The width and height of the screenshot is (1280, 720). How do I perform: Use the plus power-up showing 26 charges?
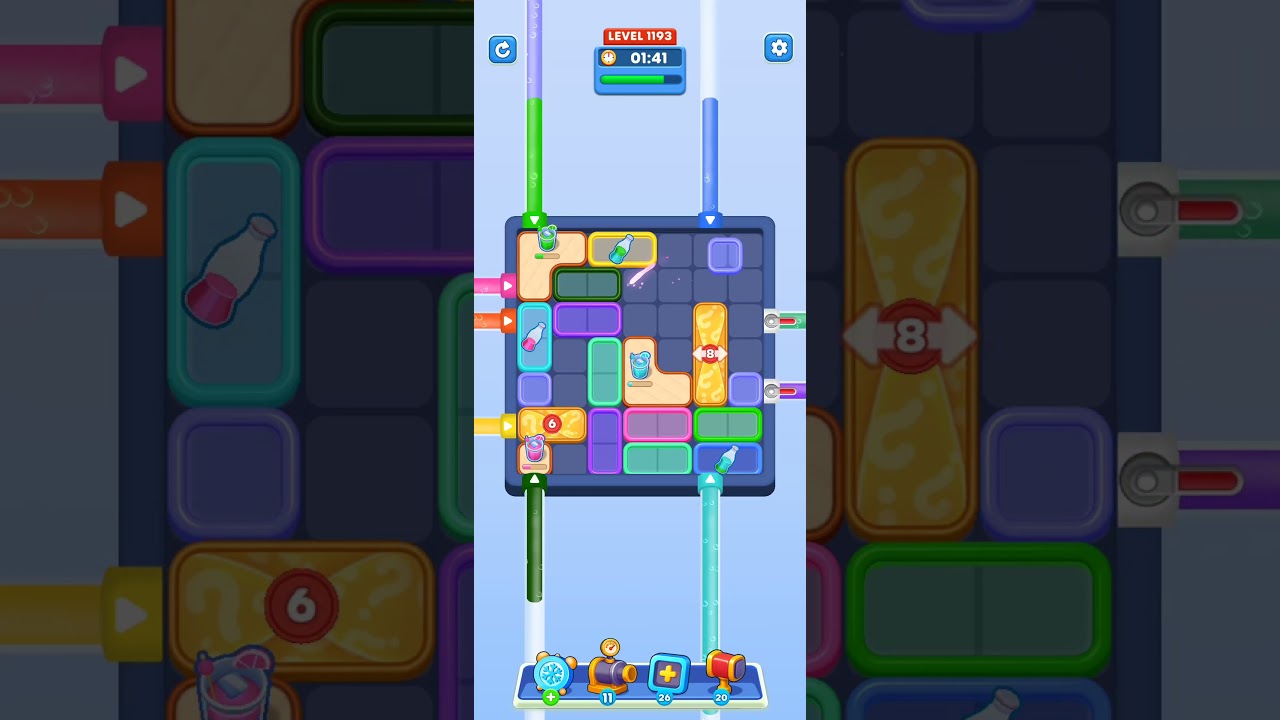[668, 674]
